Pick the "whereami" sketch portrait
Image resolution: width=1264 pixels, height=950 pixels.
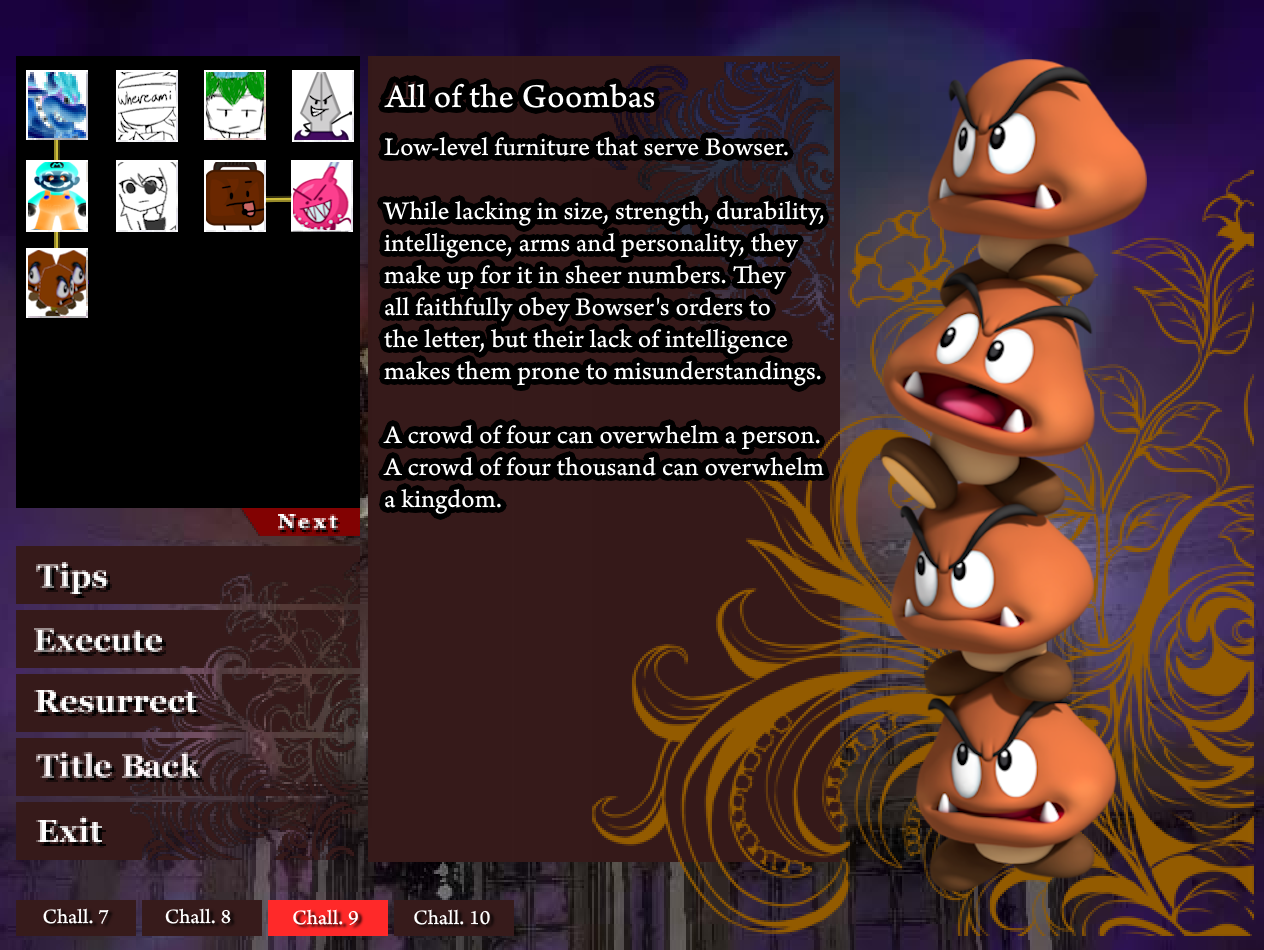coord(147,105)
